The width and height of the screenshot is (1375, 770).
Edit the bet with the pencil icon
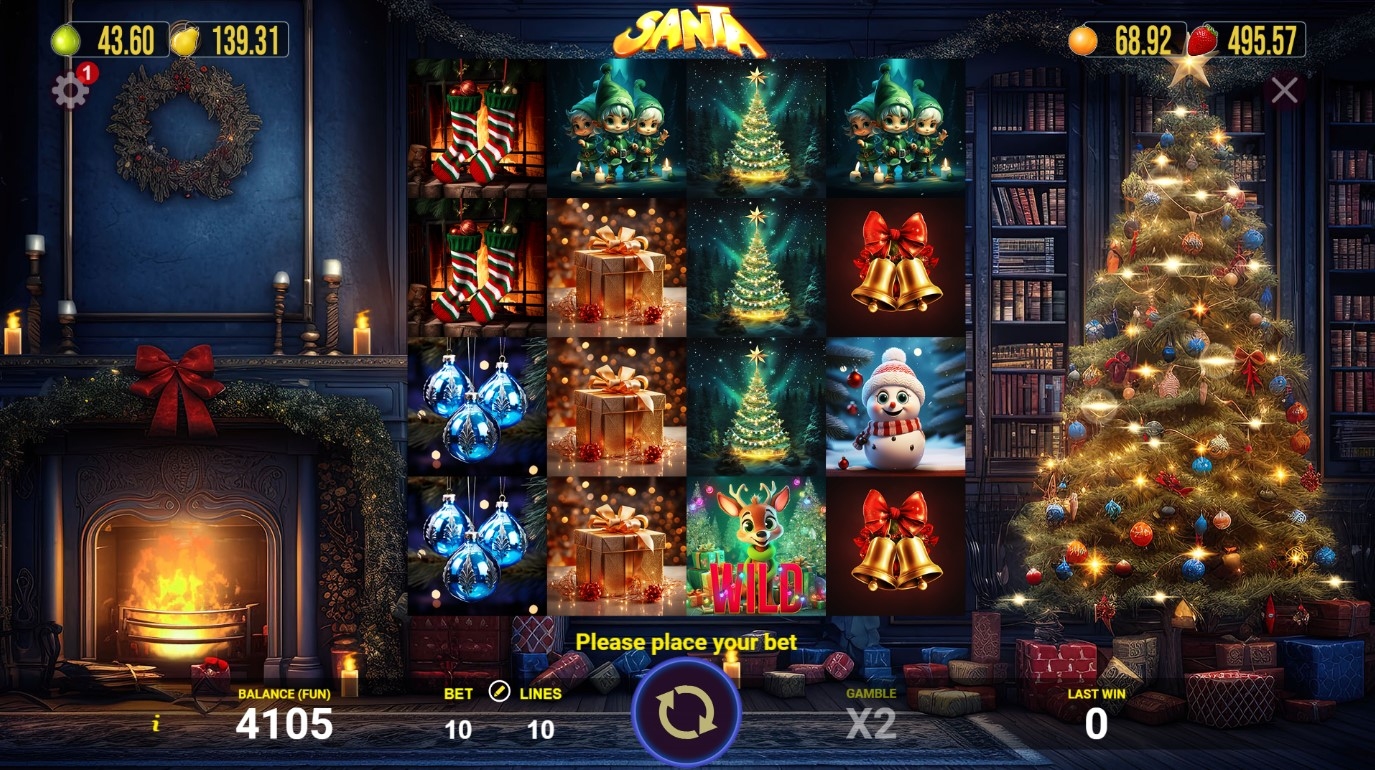tap(499, 692)
